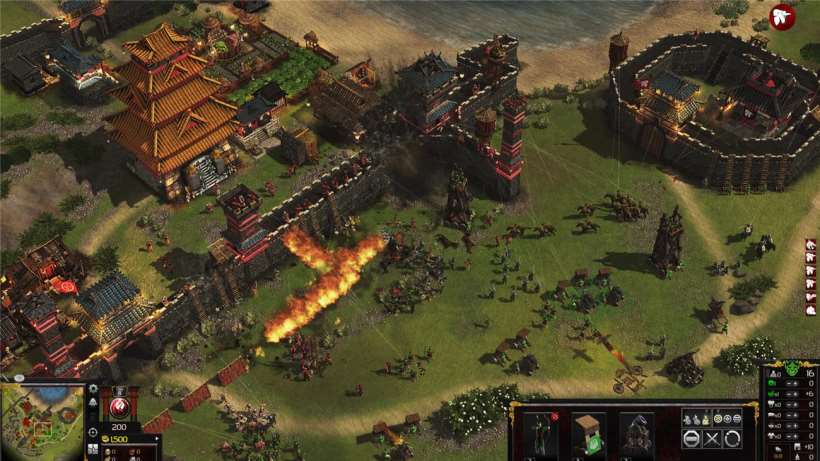Click the stop command circle button
This screenshot has height=461, width=820.
(x=691, y=438)
